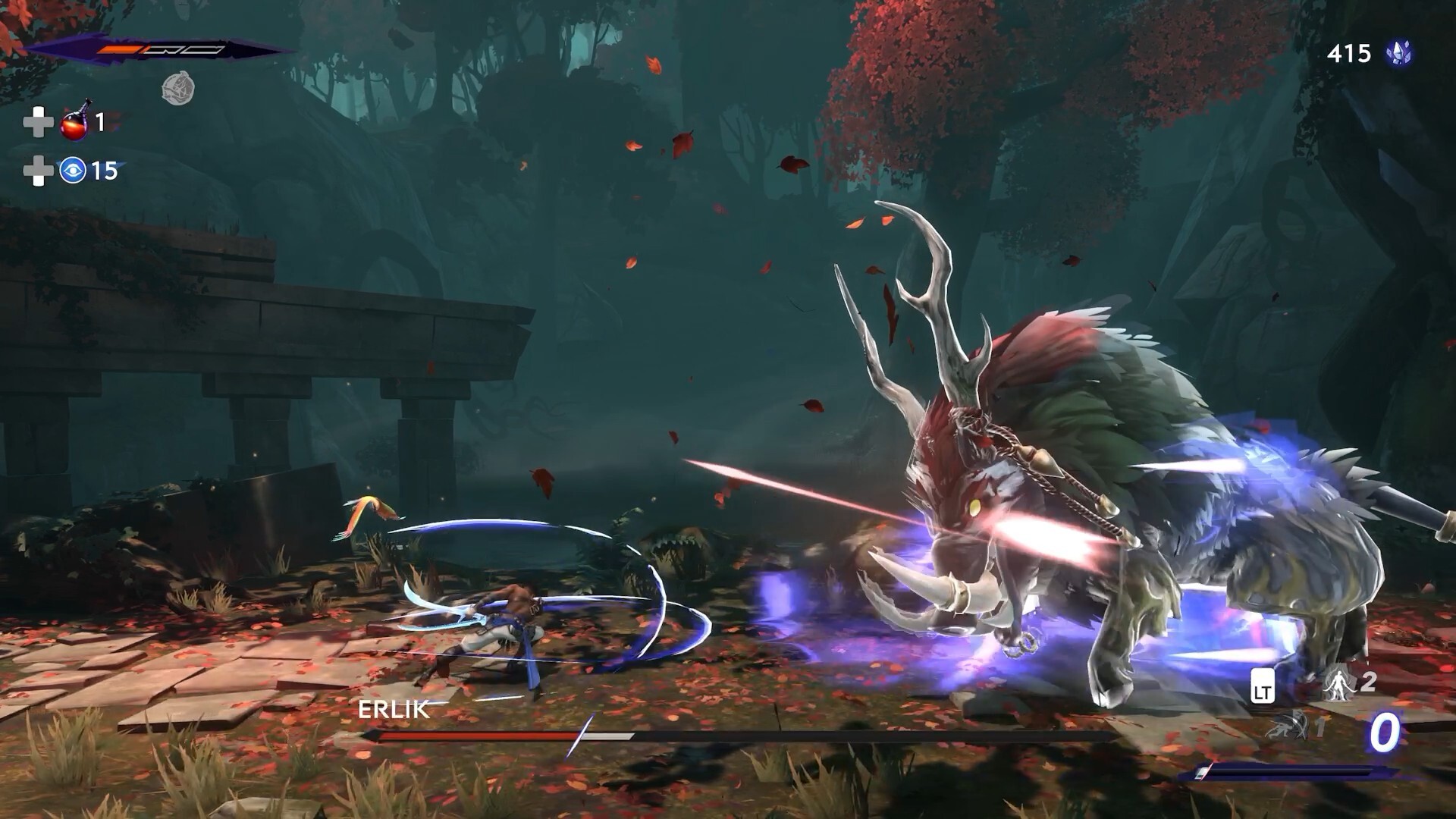Use the red healing potion flask
Image resolution: width=1456 pixels, height=819 pixels.
(77, 121)
